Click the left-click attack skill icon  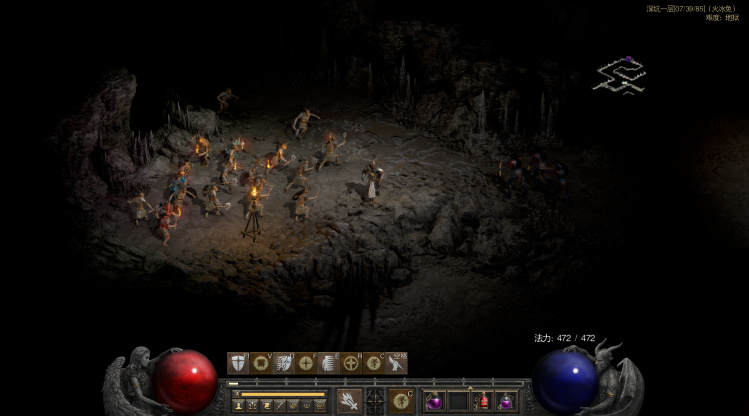click(349, 401)
